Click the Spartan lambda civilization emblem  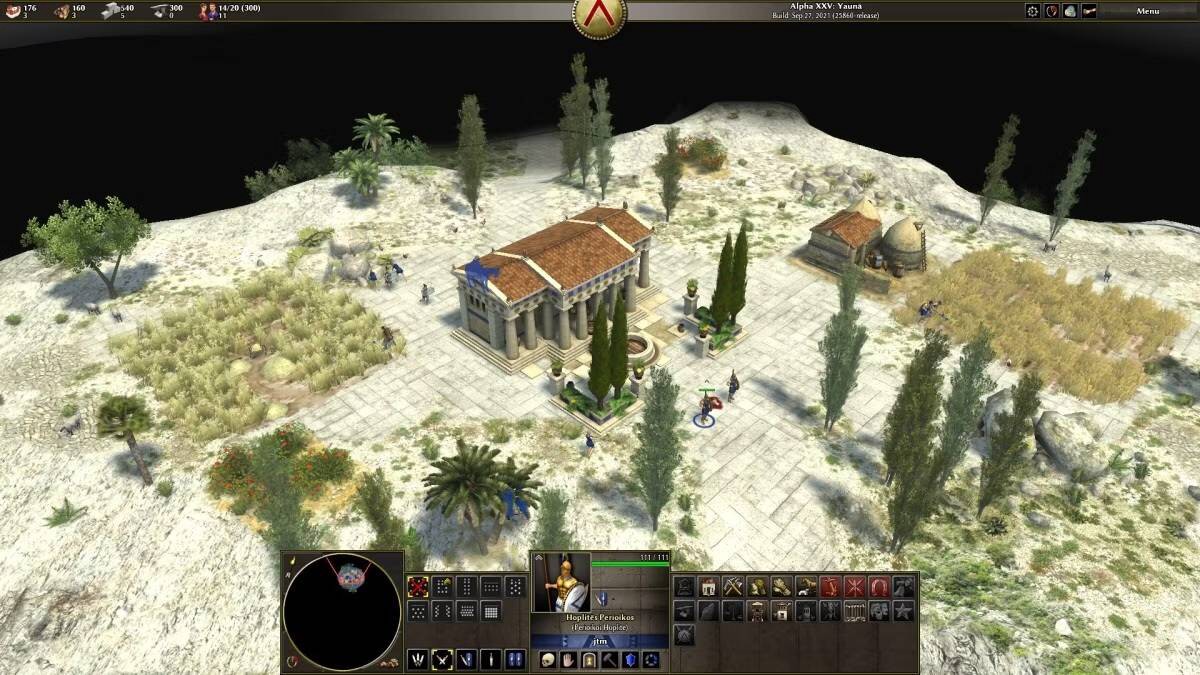[599, 14]
